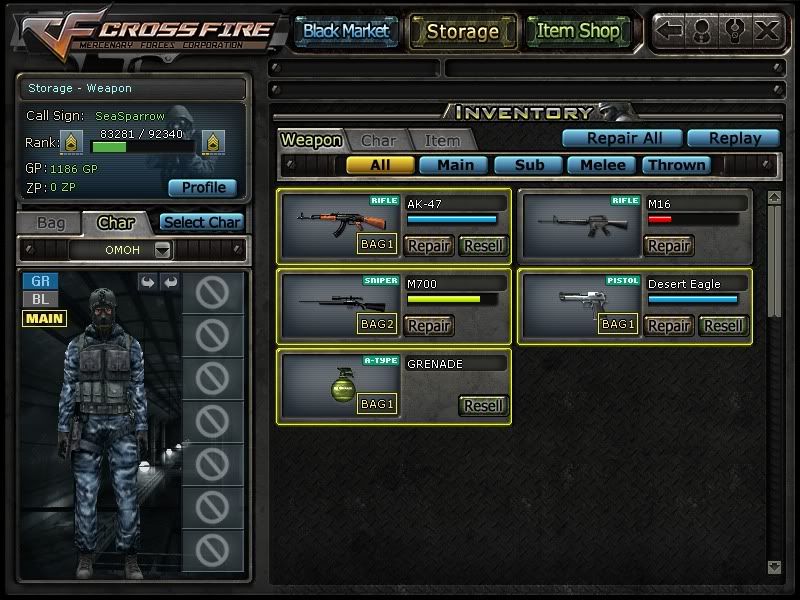This screenshot has width=800, height=600.
Task: Select the GR team toggle
Action: (41, 282)
